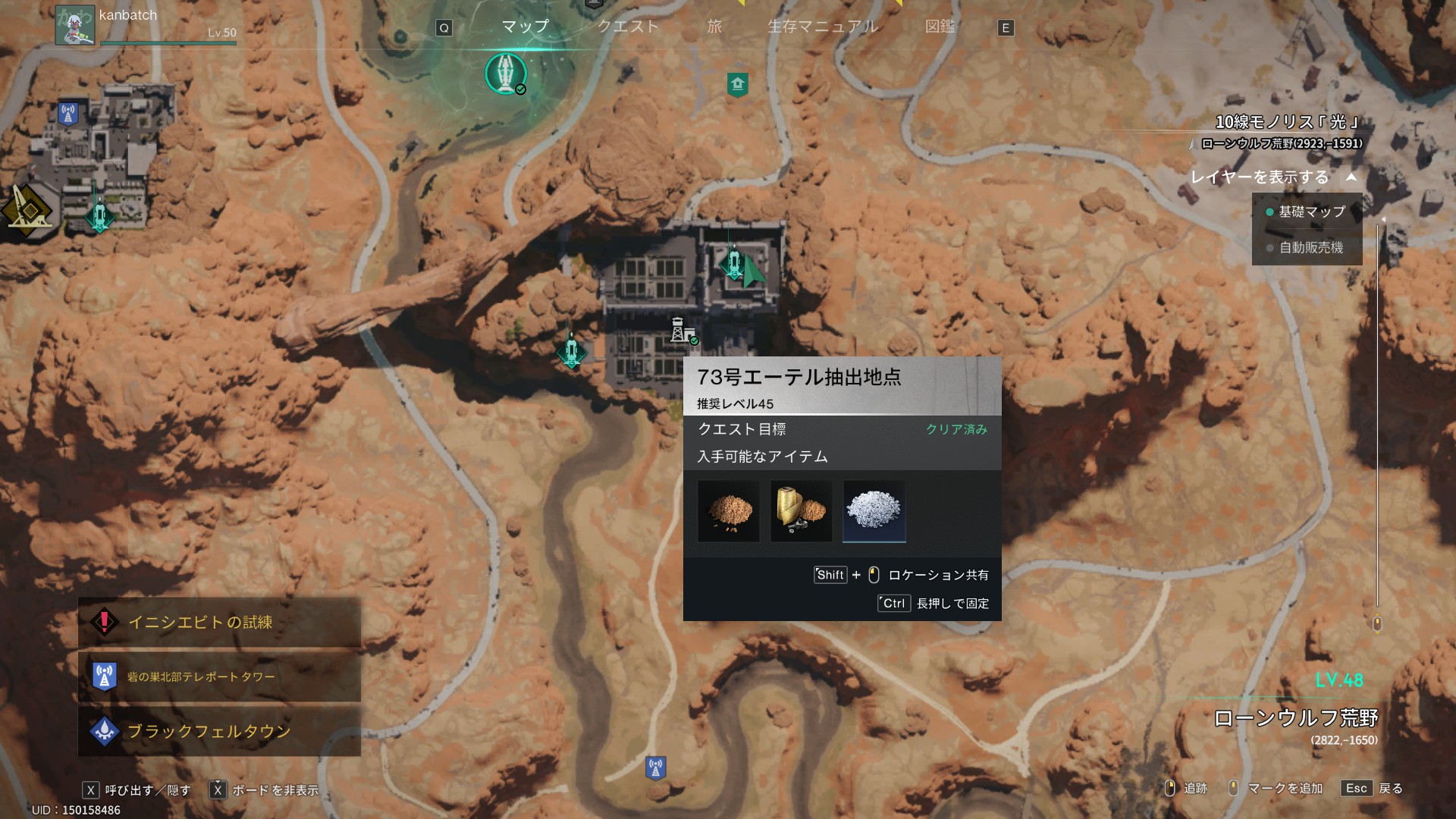
Task: Click the gold ore item icon
Action: pos(801,511)
